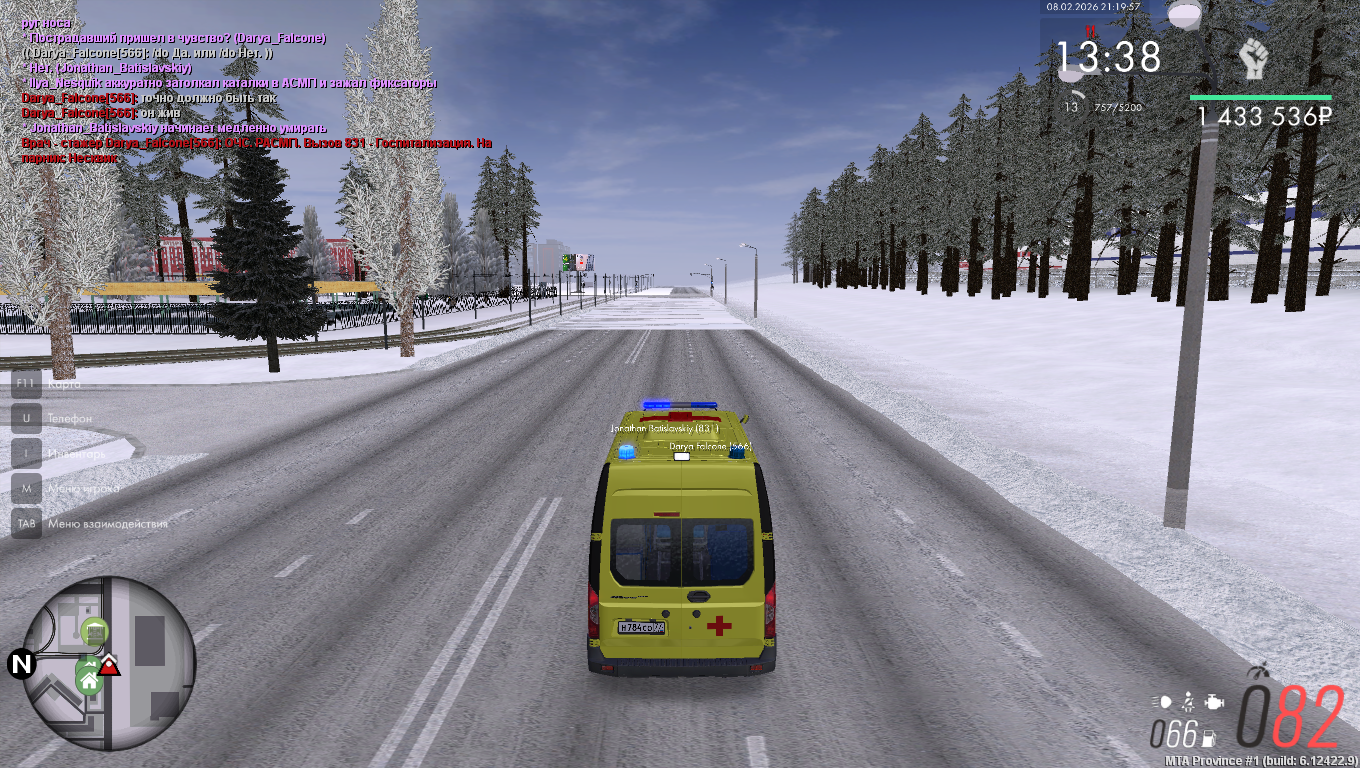Select the red triangle player marker
The image size is (1360, 768).
[x=109, y=666]
